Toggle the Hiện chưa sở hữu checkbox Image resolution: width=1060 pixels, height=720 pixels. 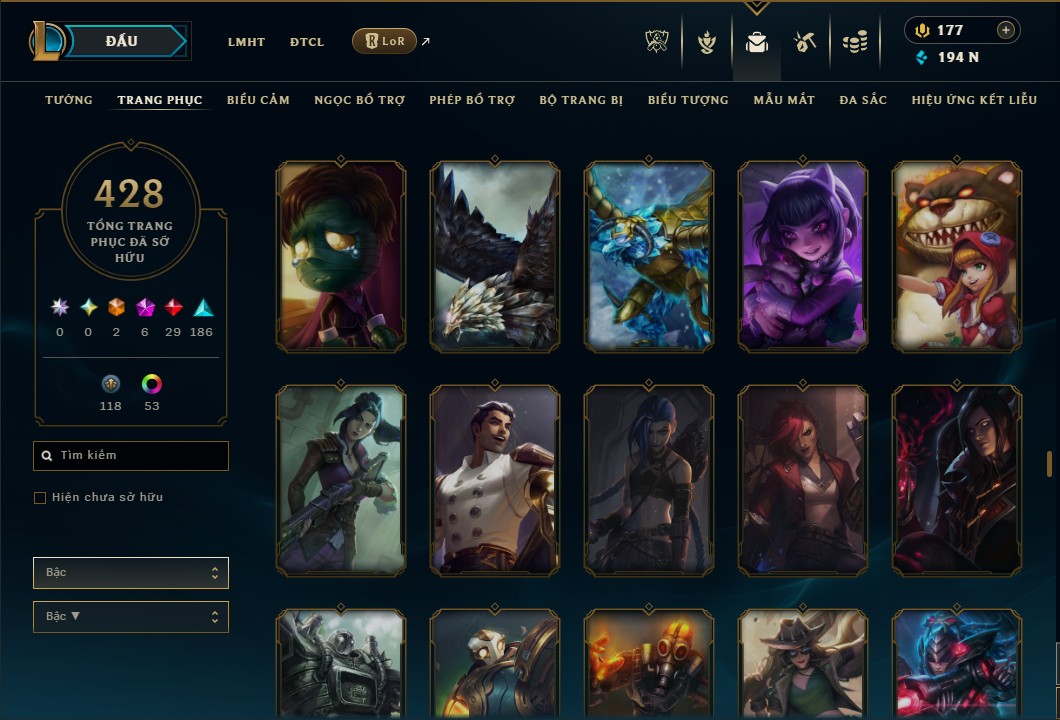pos(40,498)
